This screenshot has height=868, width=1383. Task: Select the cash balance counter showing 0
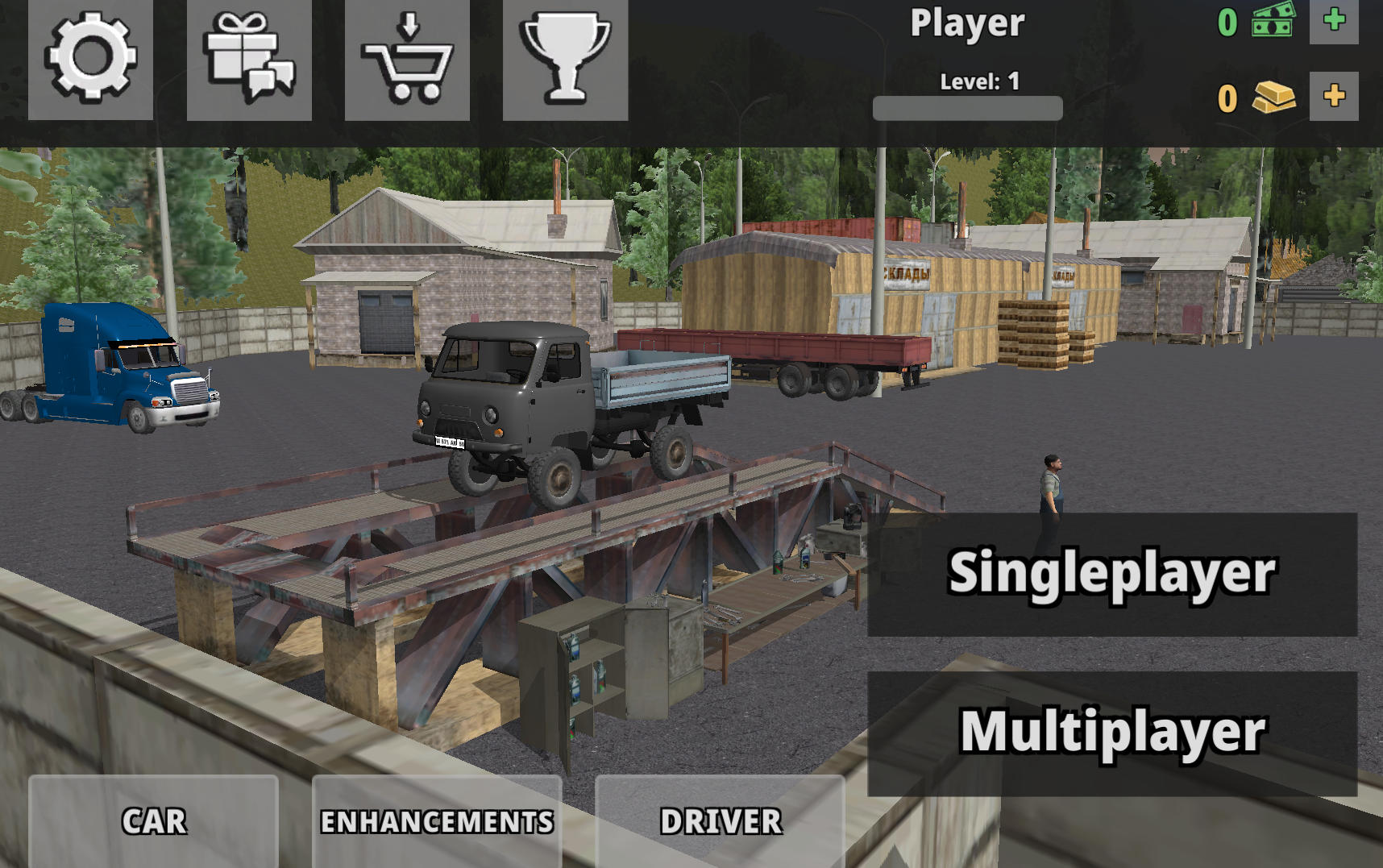click(1227, 24)
